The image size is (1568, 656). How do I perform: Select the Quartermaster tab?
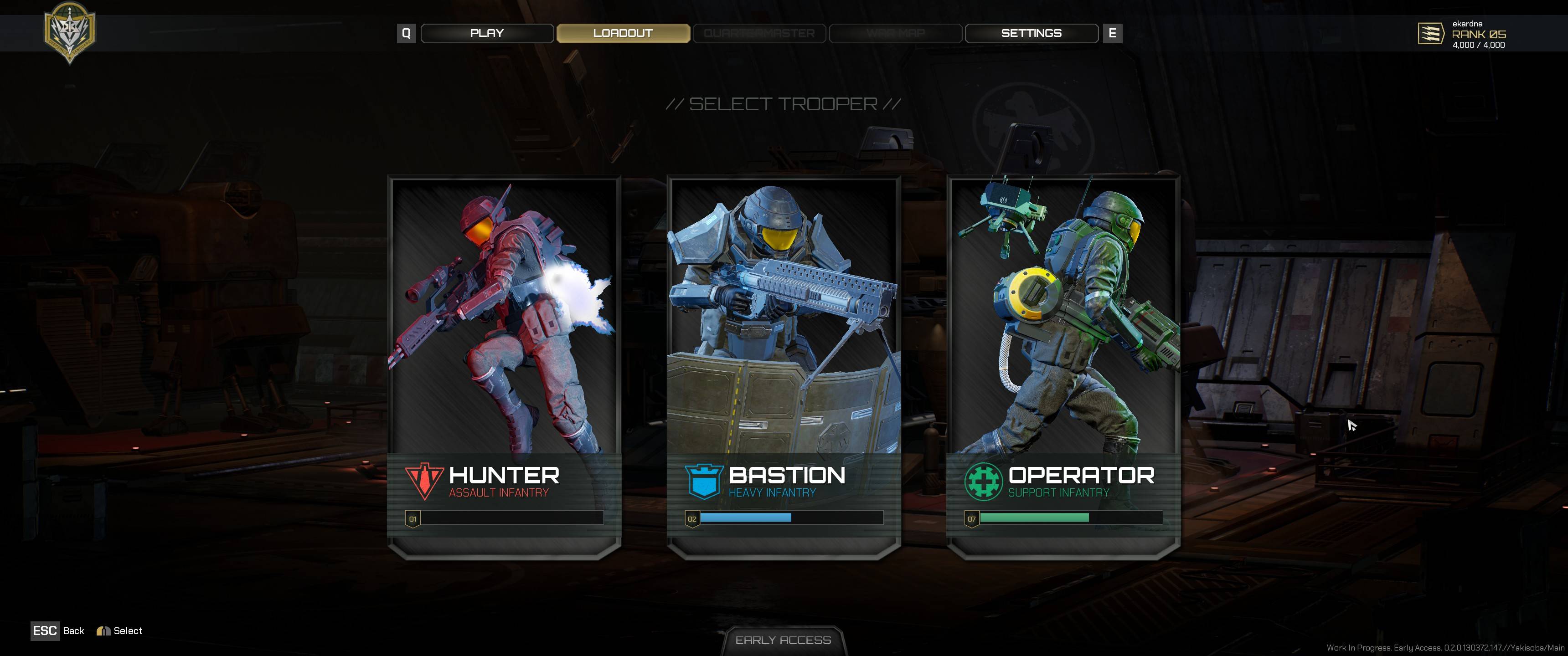tap(759, 33)
